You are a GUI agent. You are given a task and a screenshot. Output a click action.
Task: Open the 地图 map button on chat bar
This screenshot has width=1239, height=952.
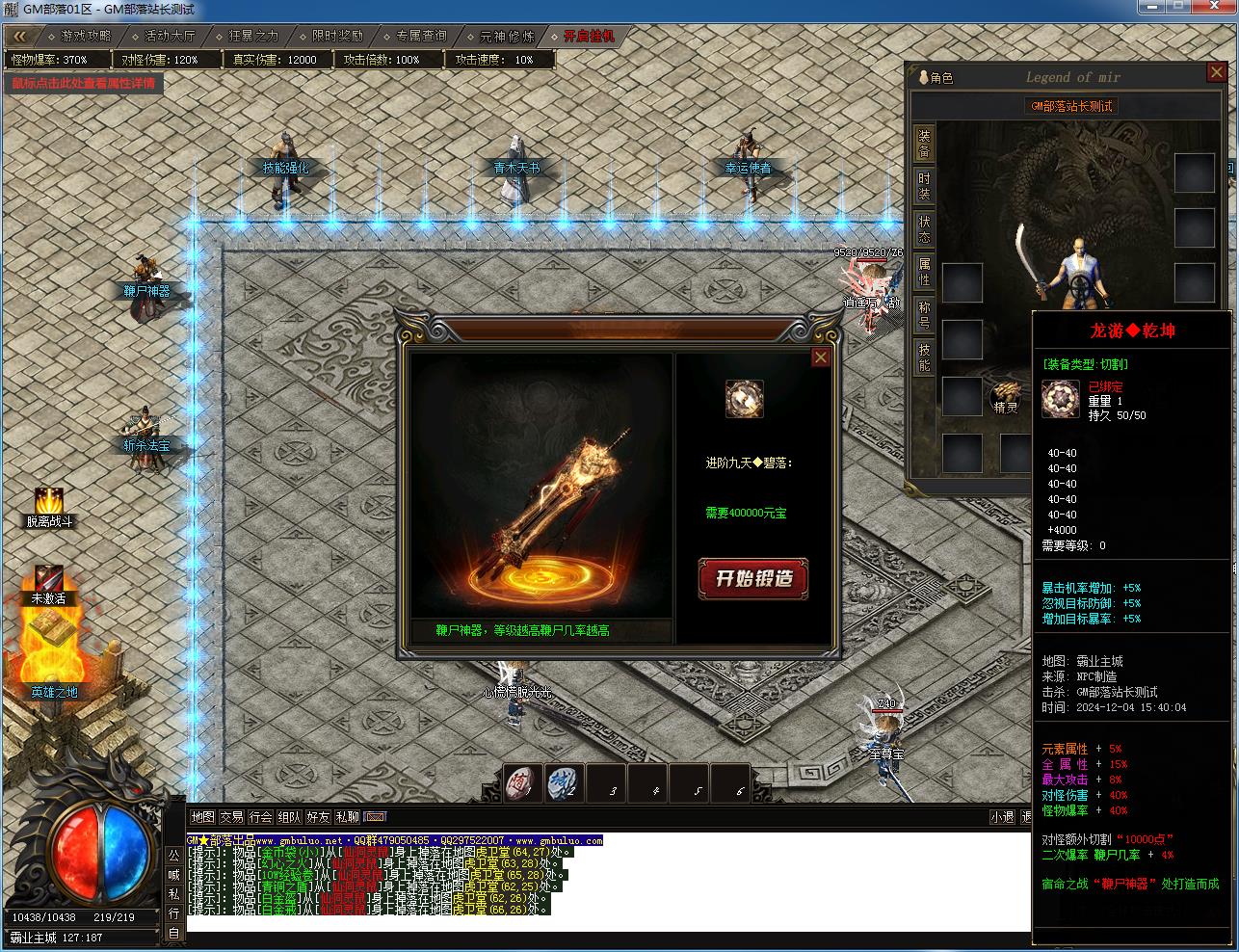(x=202, y=817)
